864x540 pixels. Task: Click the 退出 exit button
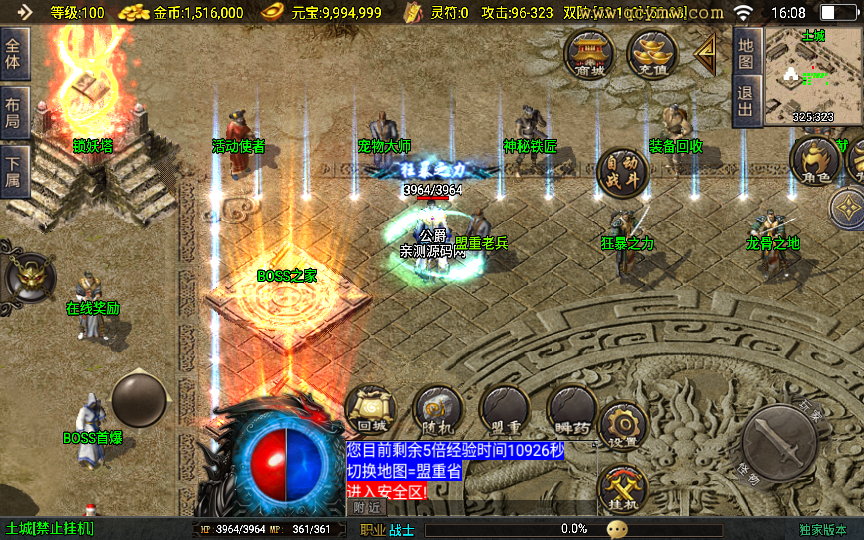pos(747,102)
